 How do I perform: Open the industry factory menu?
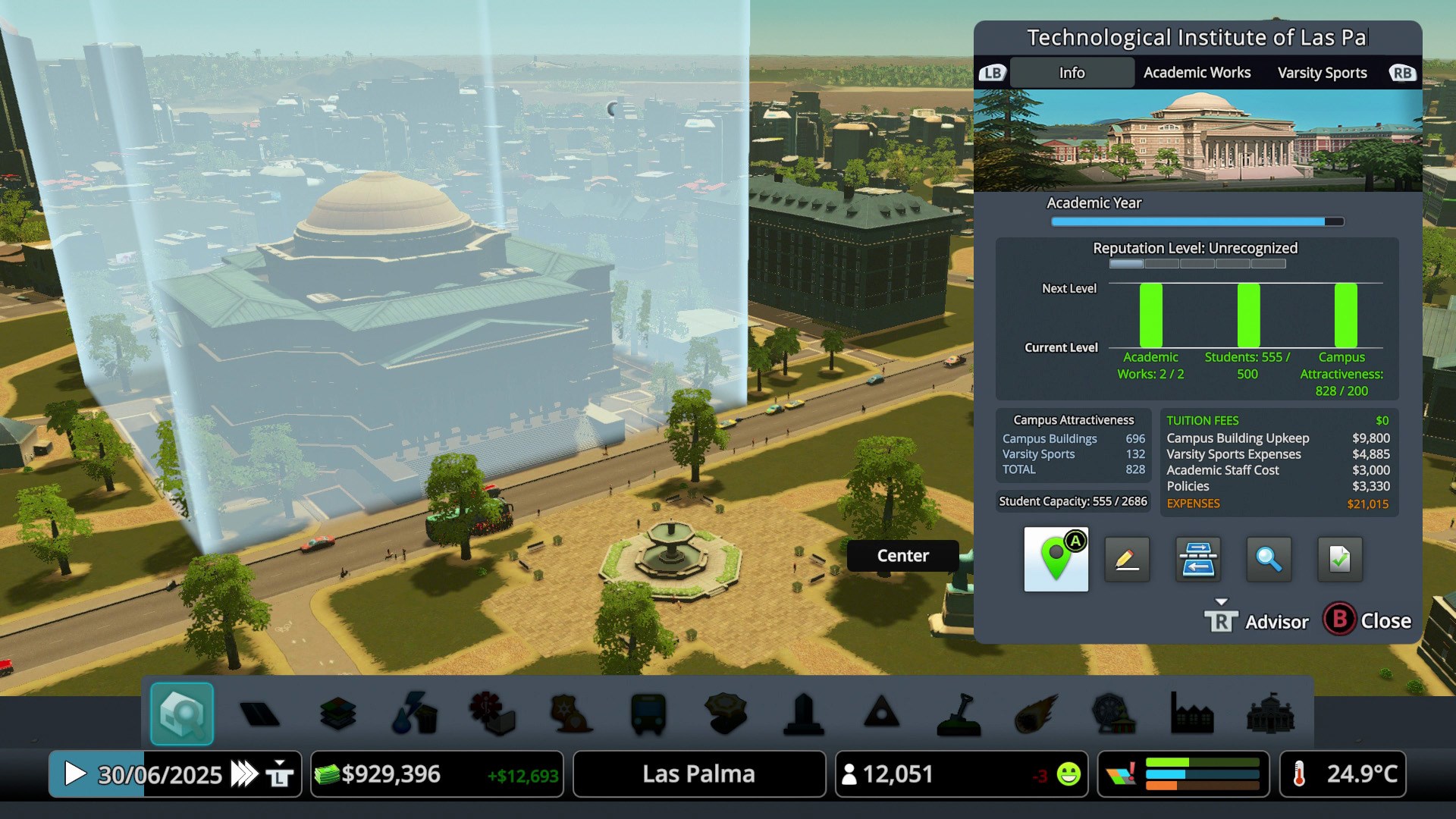[x=1191, y=714]
